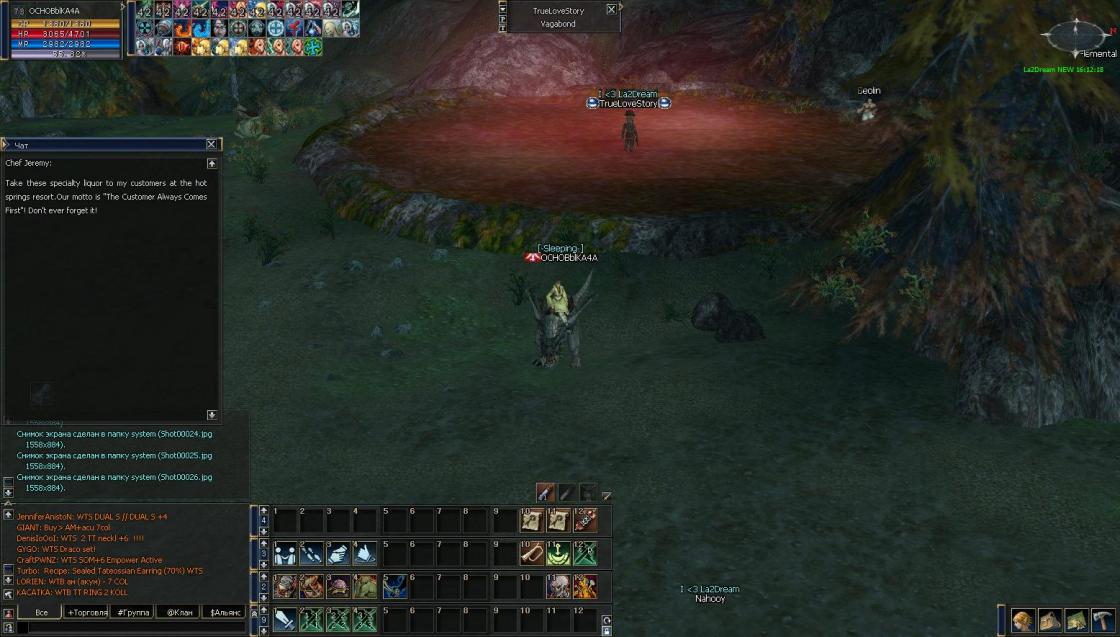The width and height of the screenshot is (1120, 637).
Task: Switch to the Все chat tab
Action: pos(41,612)
